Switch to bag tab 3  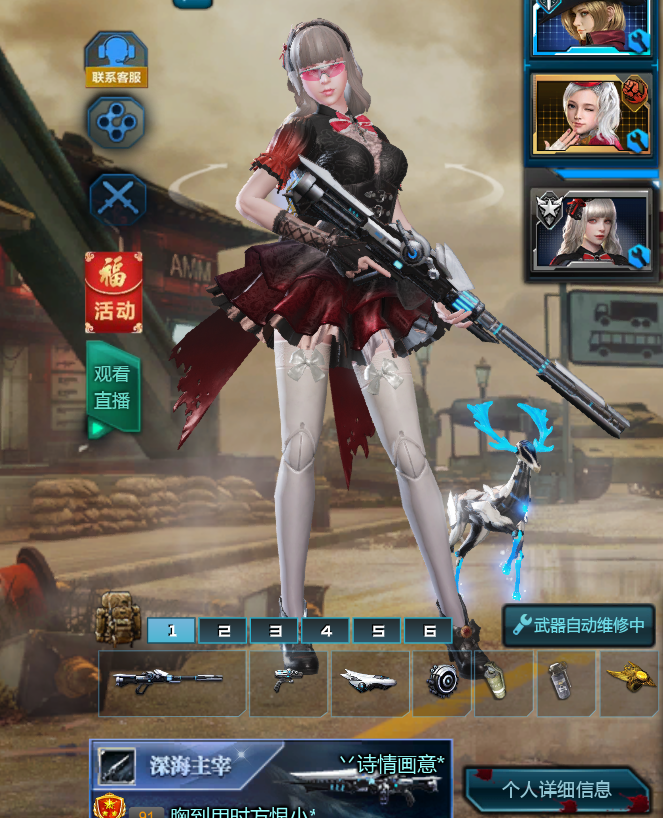pos(275,631)
